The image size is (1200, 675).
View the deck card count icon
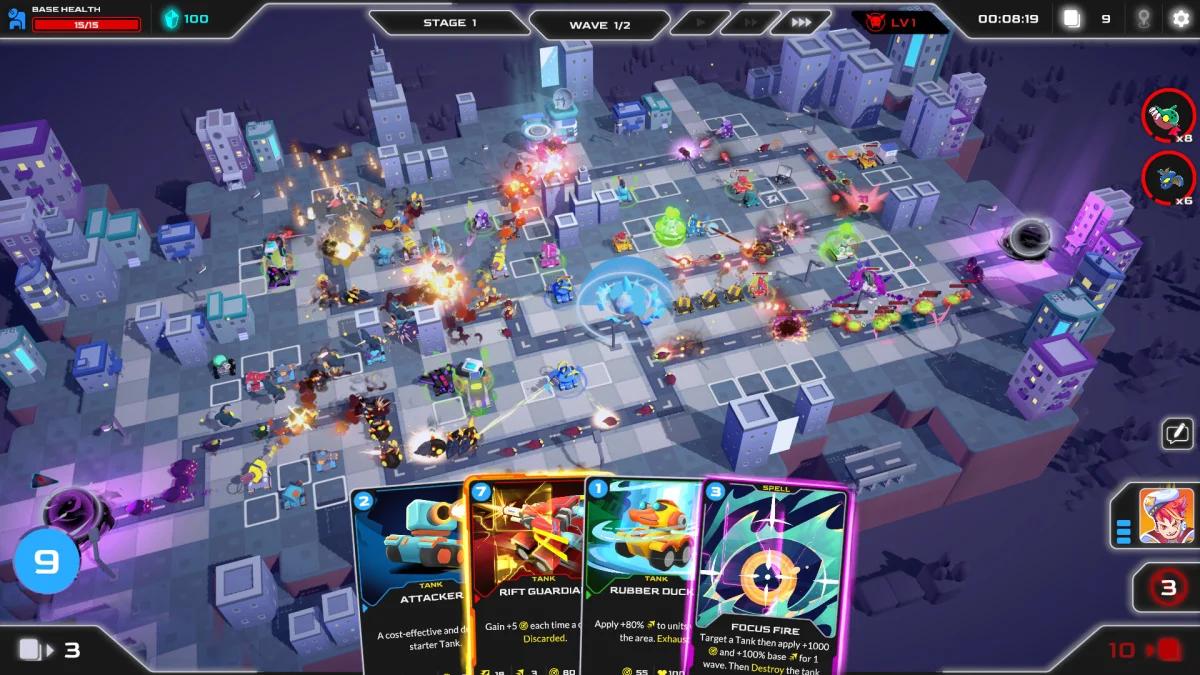point(1072,19)
